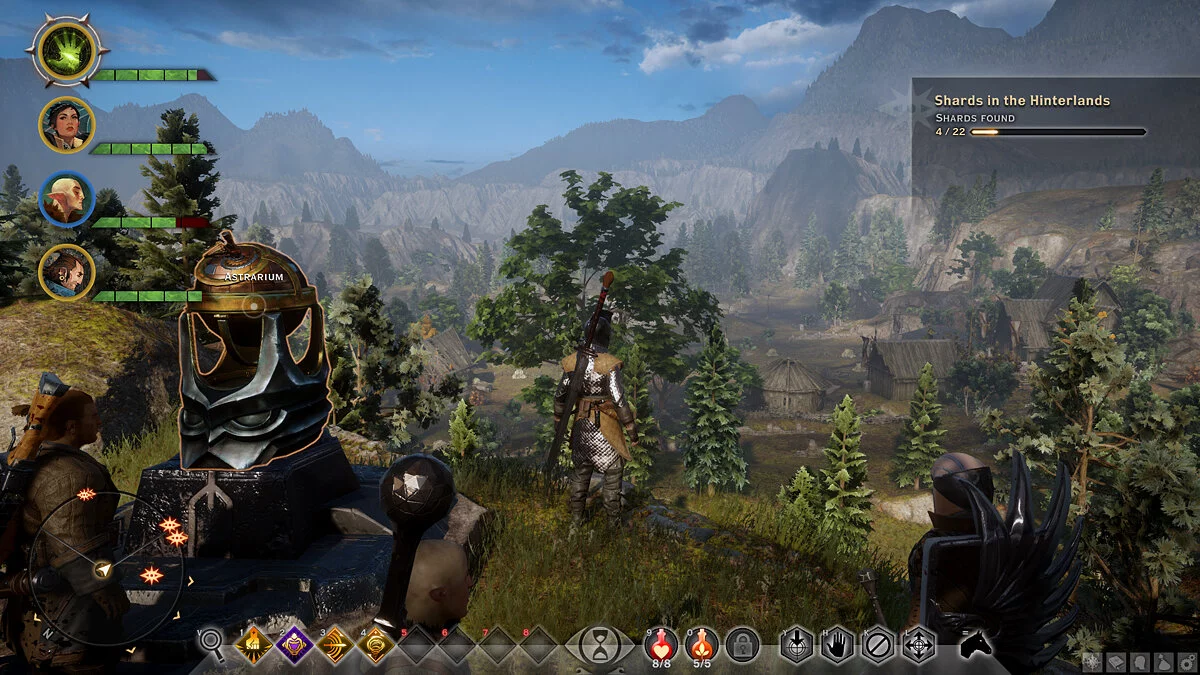The image size is (1200, 675).
Task: Click the circle-slash disengage command
Action: pyautogui.click(x=877, y=645)
